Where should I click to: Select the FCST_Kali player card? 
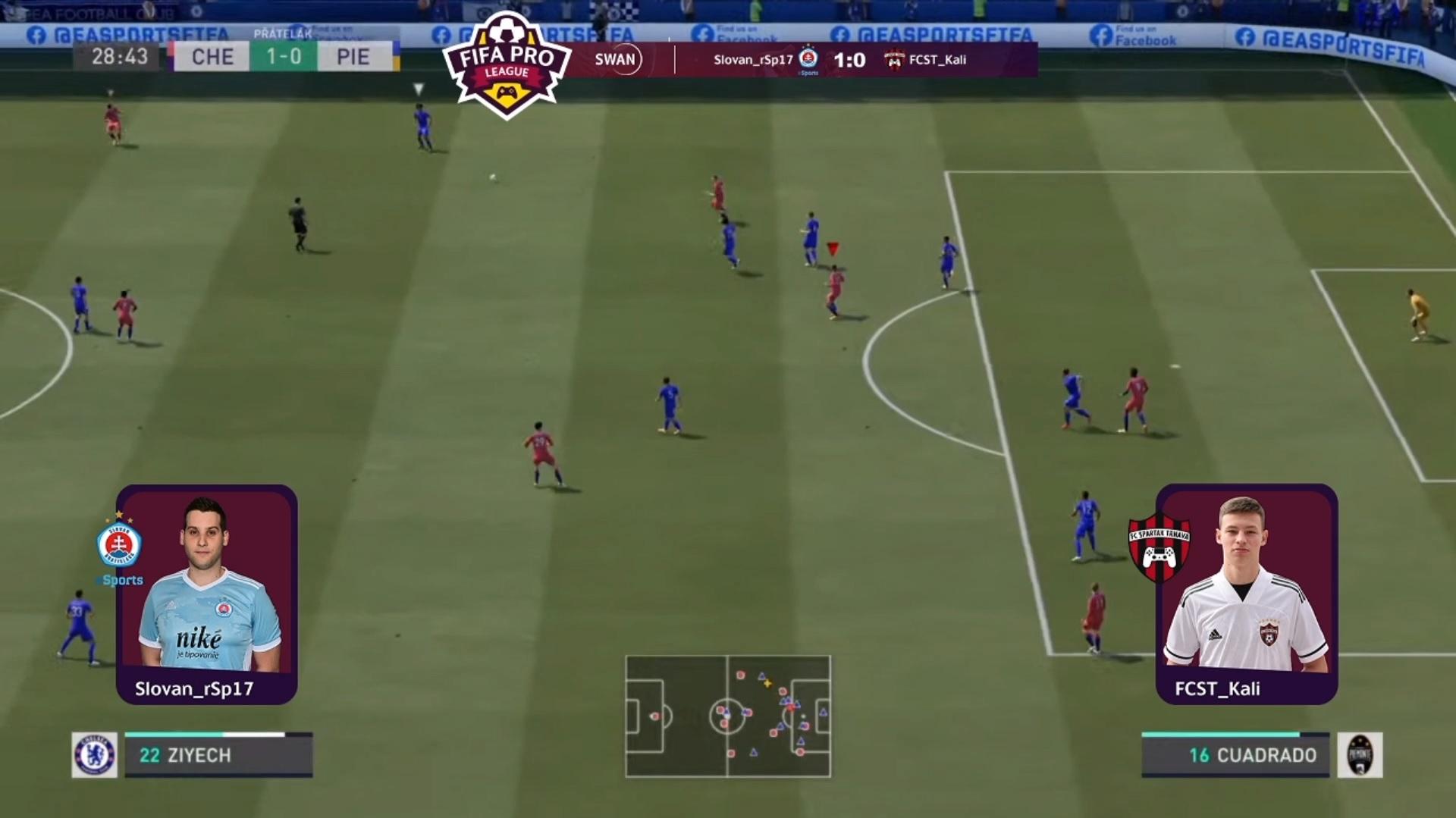pos(1247,594)
